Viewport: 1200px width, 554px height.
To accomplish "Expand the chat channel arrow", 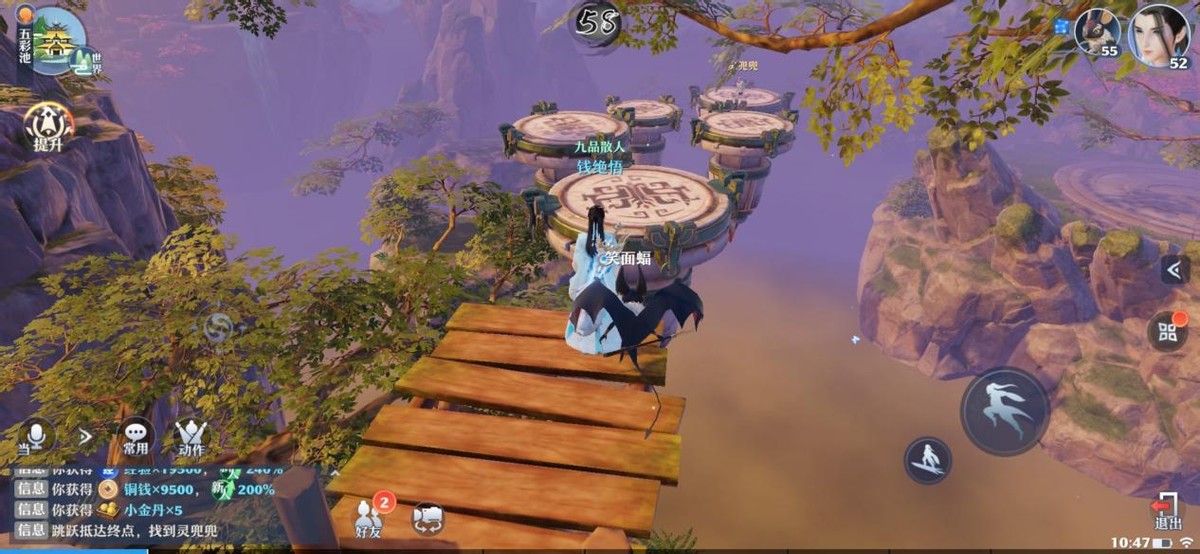I will (85, 436).
